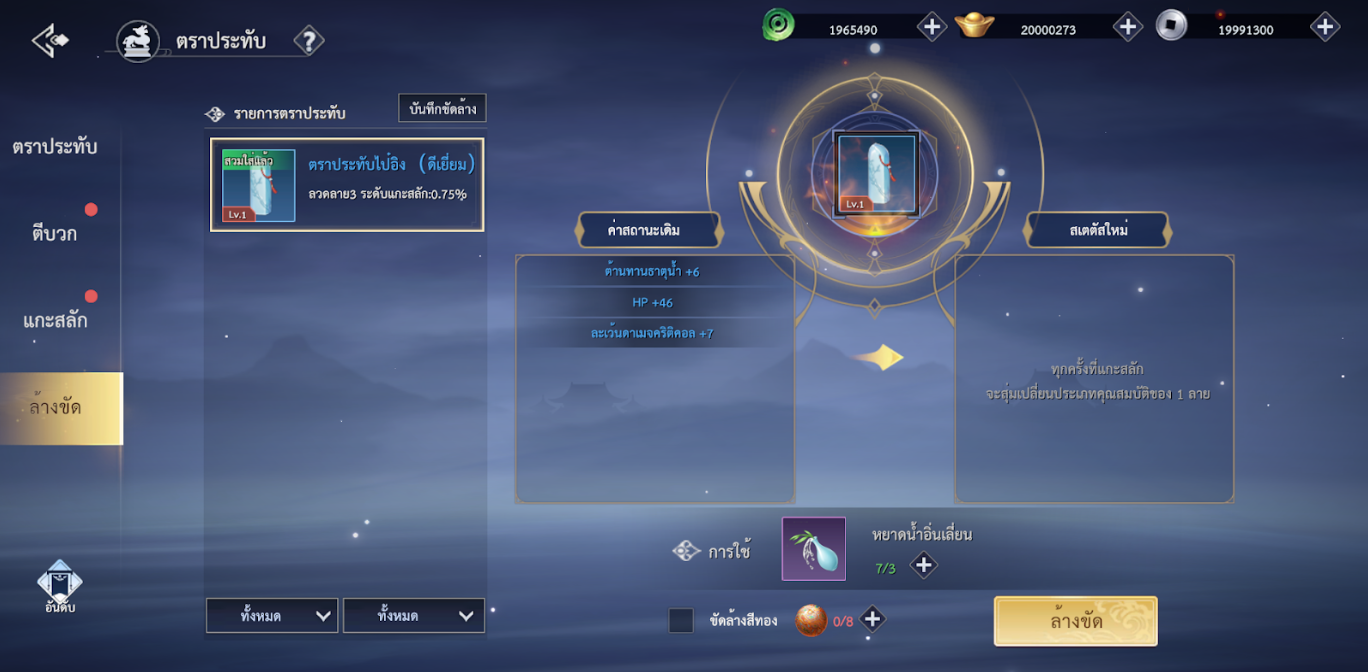Add more หยาดน้ำอิ่นเสี่ยน material

point(923,566)
